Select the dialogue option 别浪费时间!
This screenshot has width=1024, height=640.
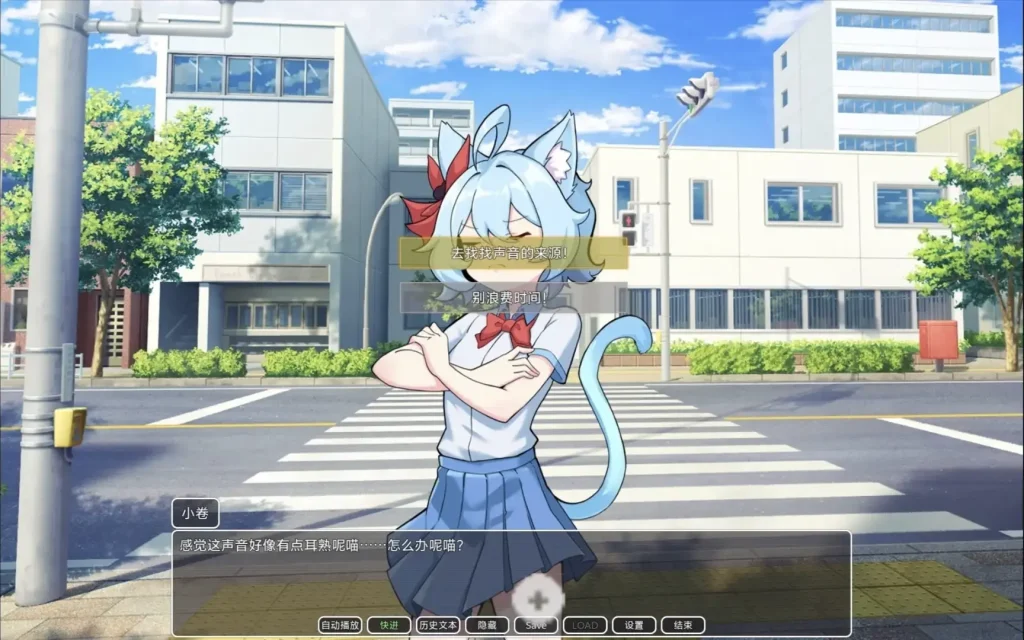(x=514, y=297)
